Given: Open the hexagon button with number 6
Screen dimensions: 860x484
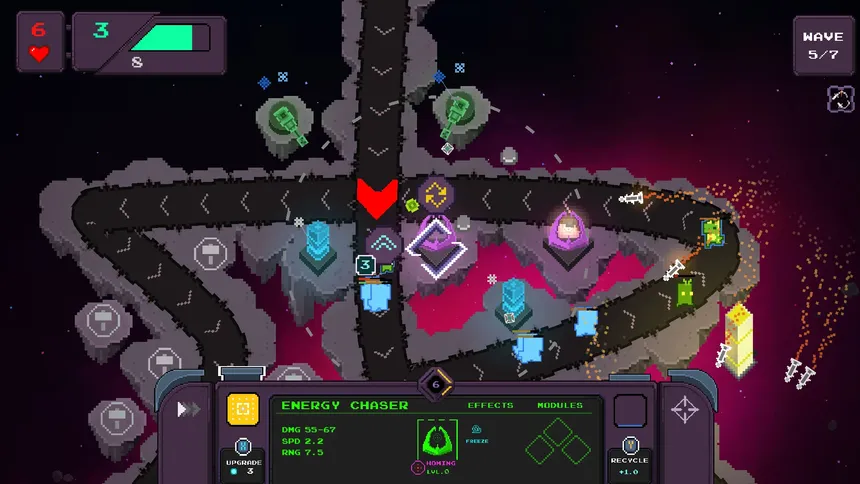Looking at the screenshot, I should (436, 384).
